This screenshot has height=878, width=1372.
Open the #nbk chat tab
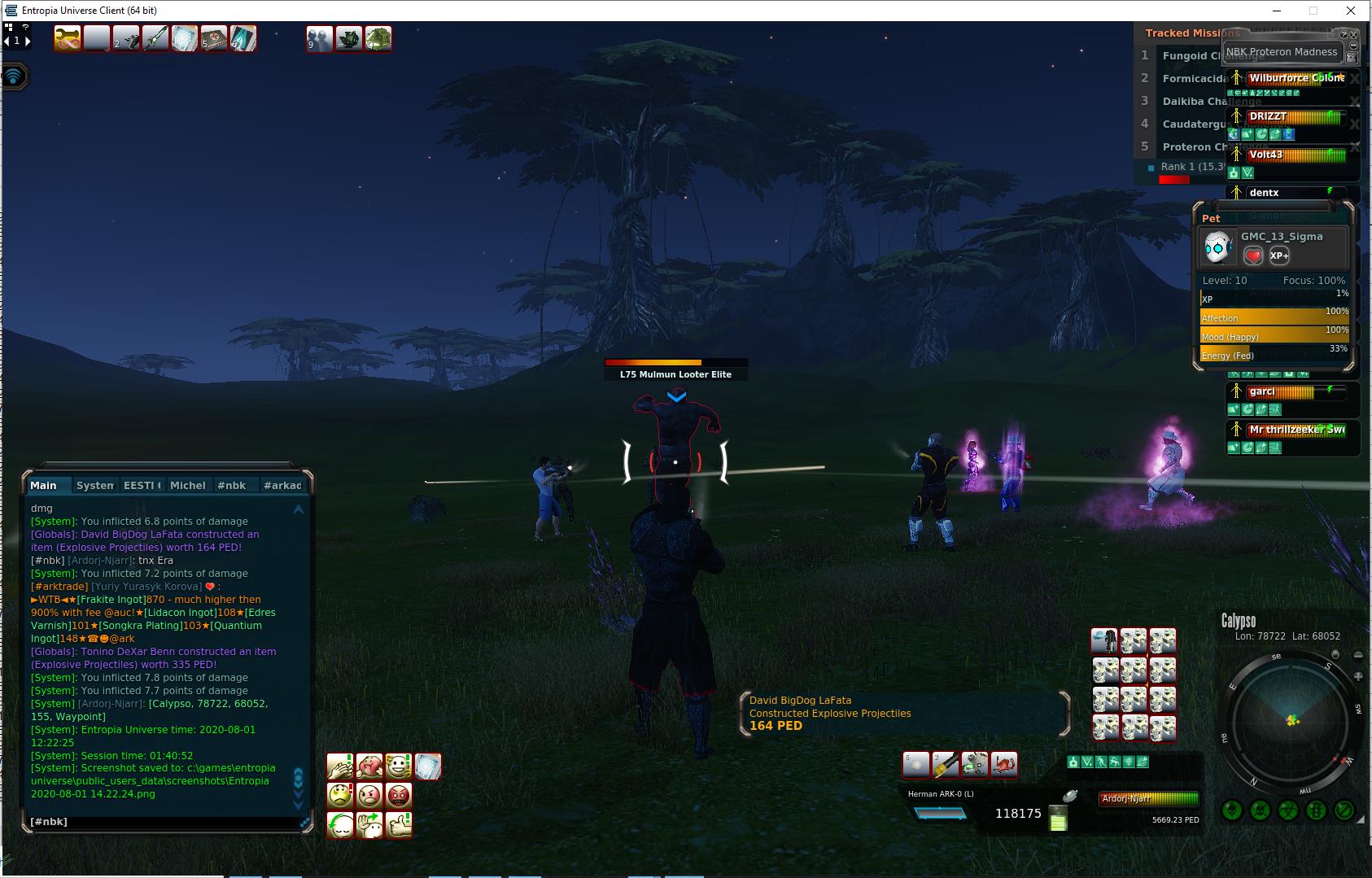click(231, 485)
